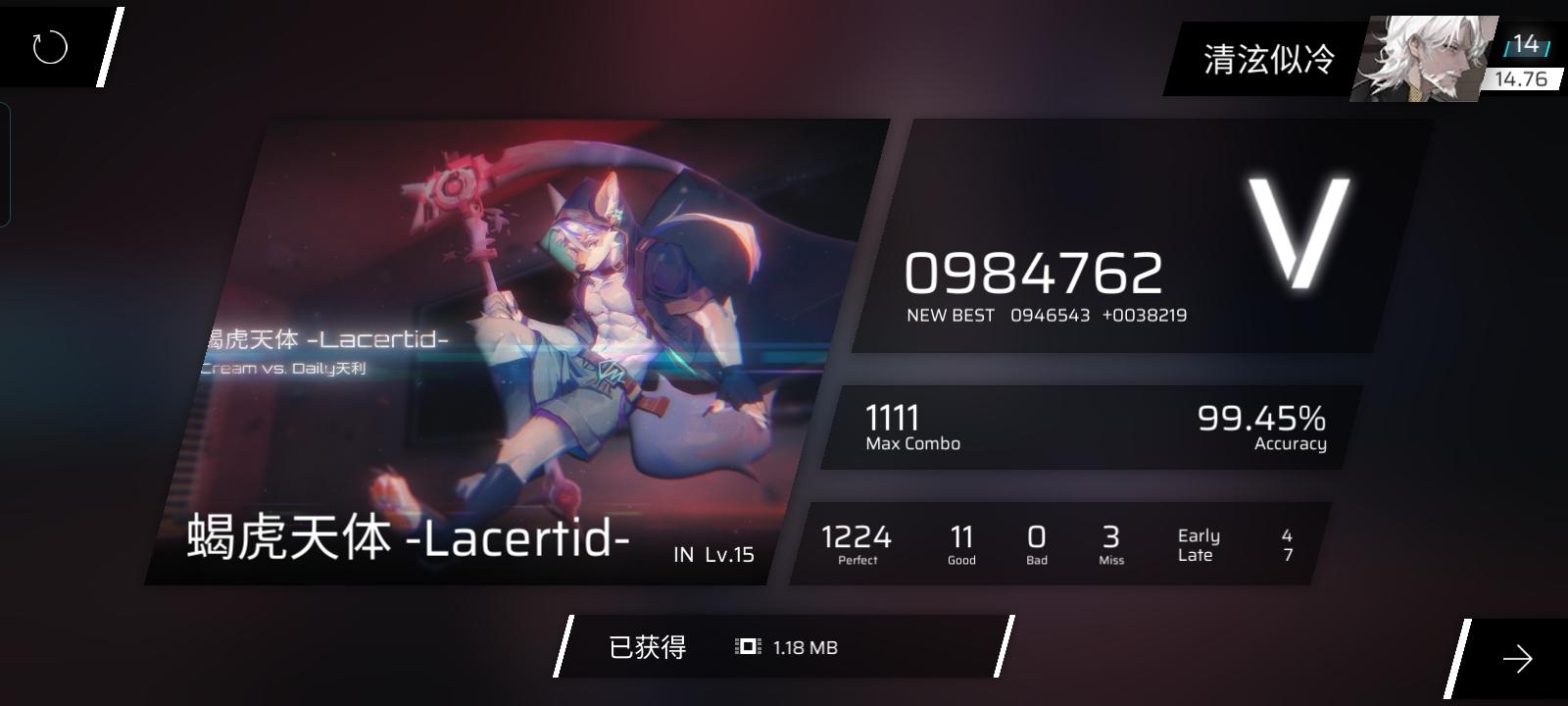This screenshot has width=1568, height=706.
Task: Toggle the Early timing indicator
Action: pos(1198,534)
